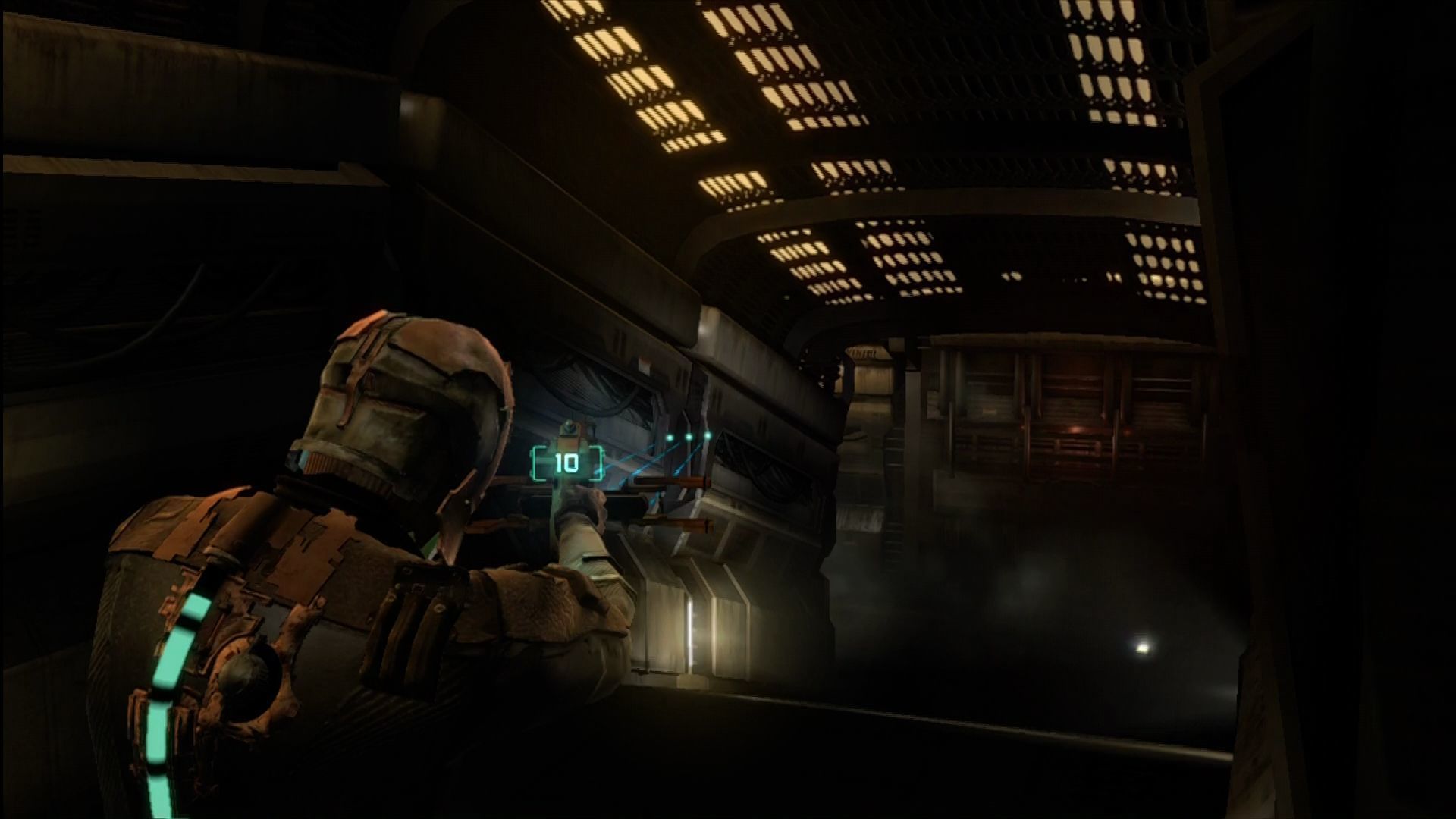Click the middle blue laser sight dot
This screenshot has height=819, width=1456.
689,436
